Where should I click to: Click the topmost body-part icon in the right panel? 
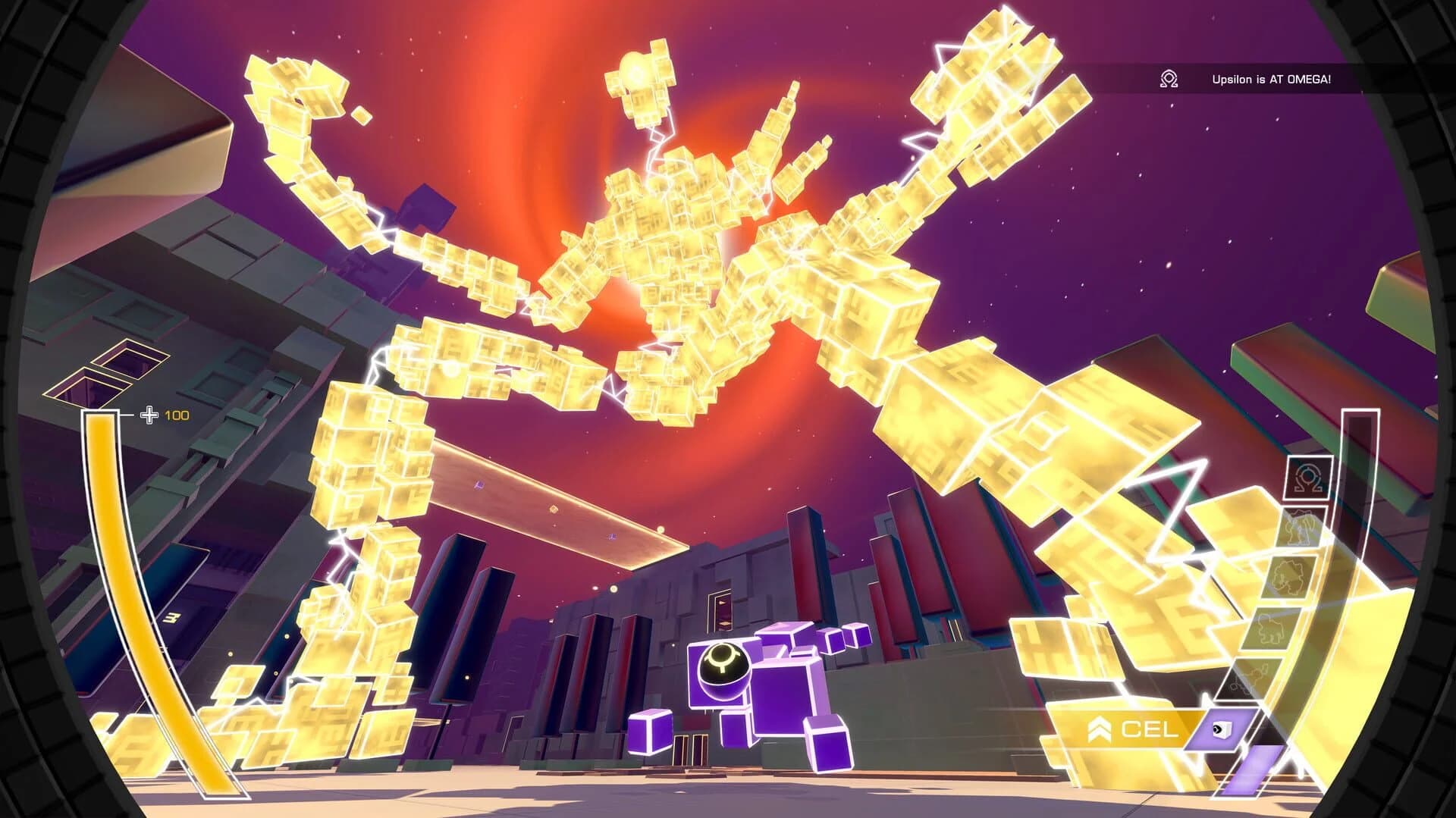pos(1301,527)
